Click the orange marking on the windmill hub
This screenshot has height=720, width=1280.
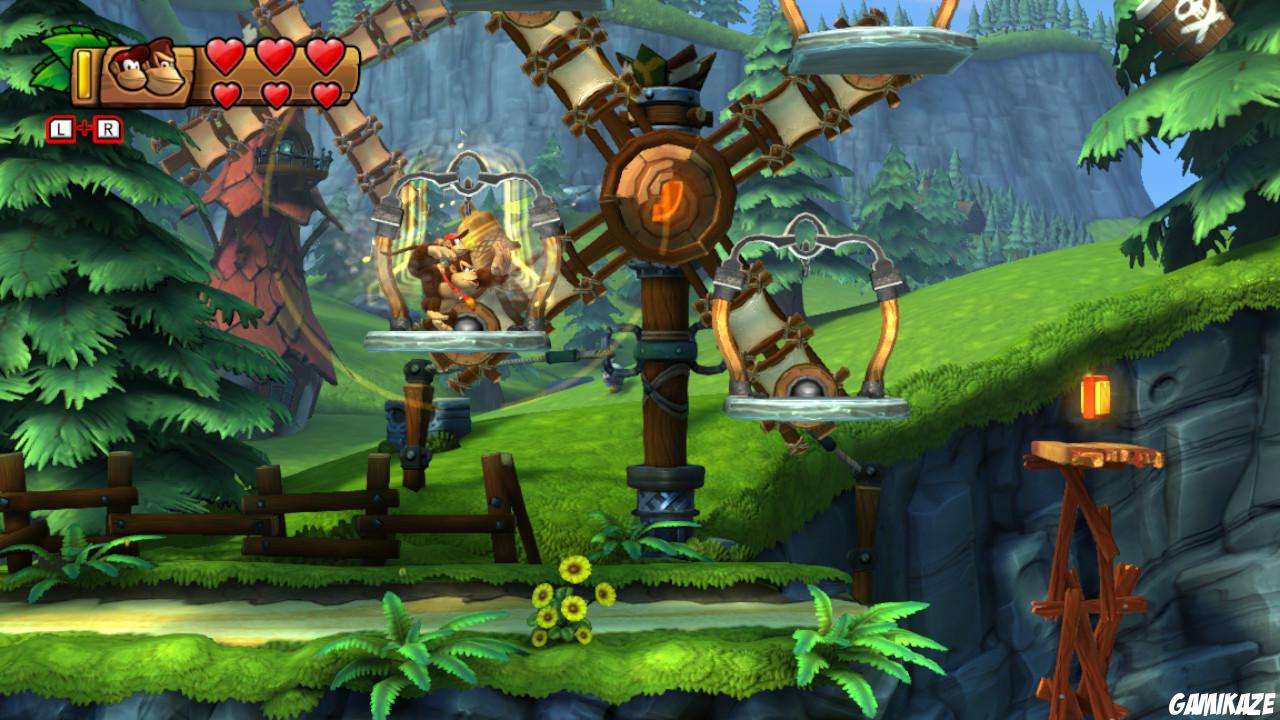(x=666, y=200)
